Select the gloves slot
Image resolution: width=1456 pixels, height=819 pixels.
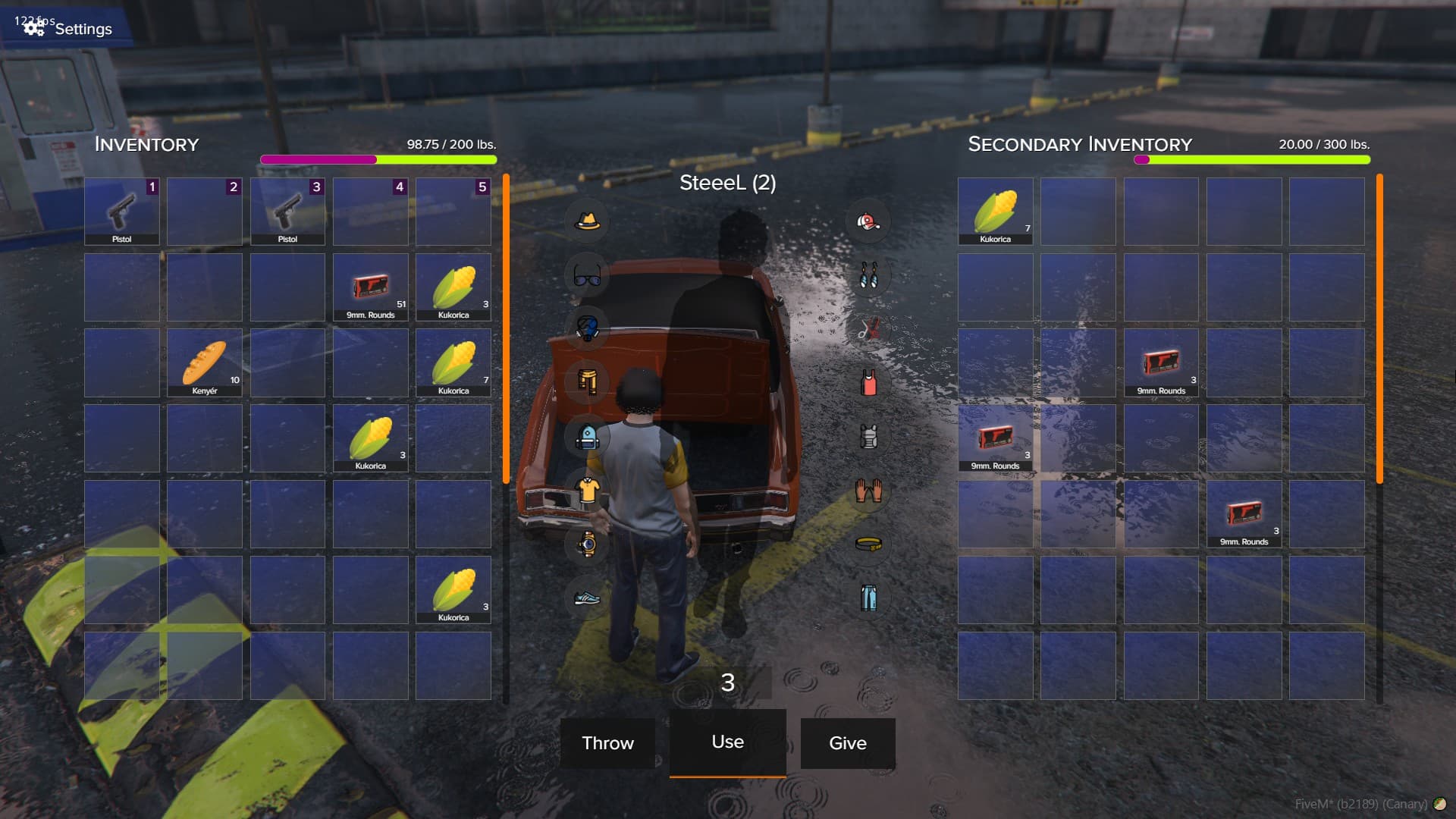[x=868, y=491]
